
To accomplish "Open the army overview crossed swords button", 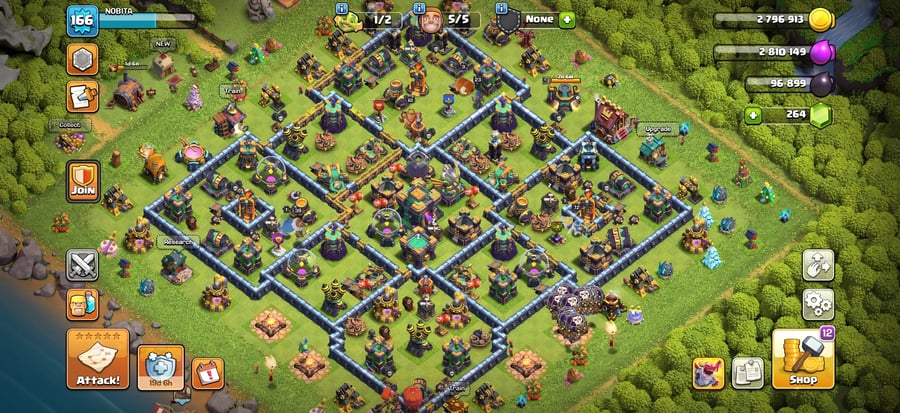I will 82,265.
